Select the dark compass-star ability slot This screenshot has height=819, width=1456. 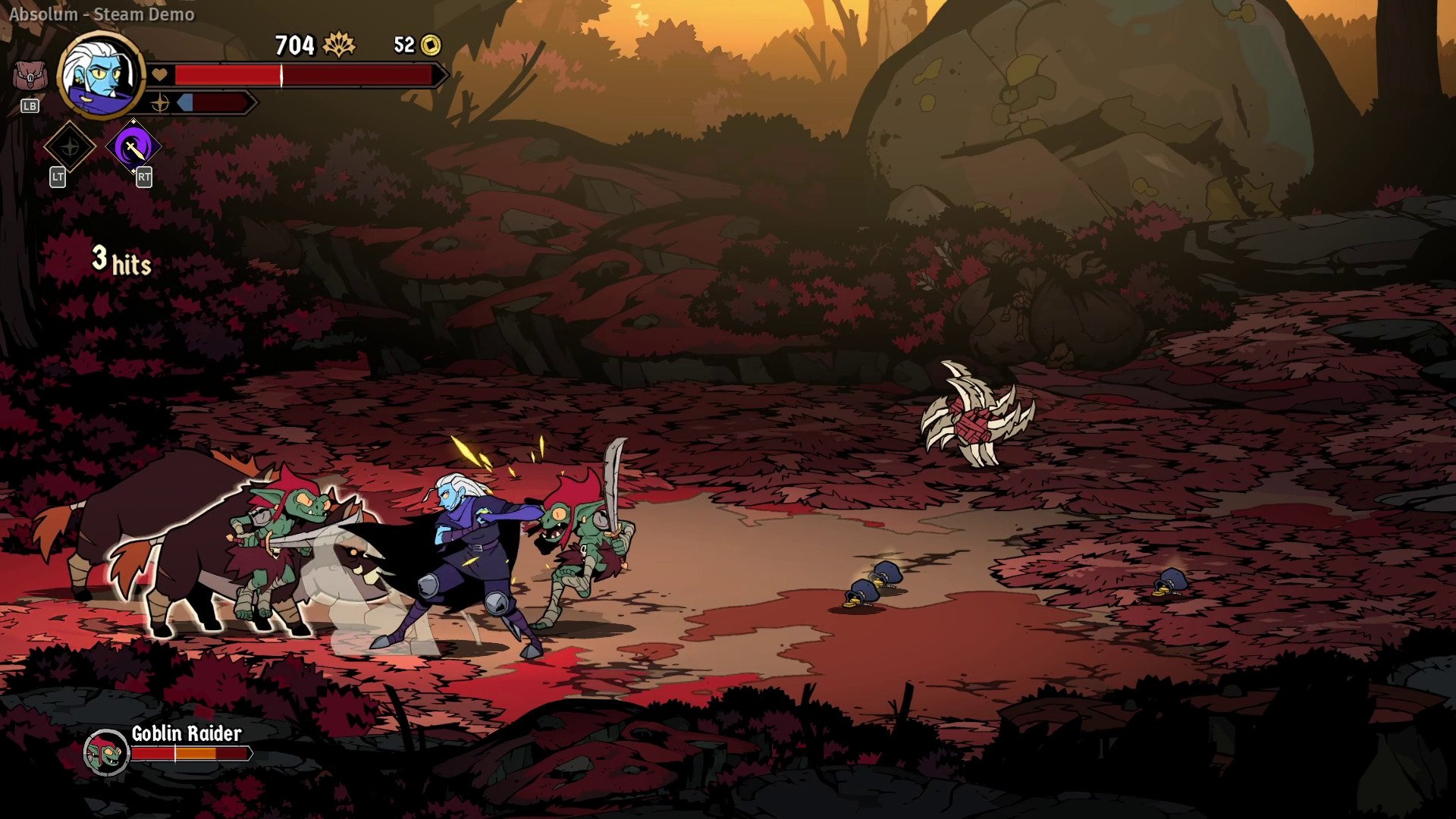70,147
